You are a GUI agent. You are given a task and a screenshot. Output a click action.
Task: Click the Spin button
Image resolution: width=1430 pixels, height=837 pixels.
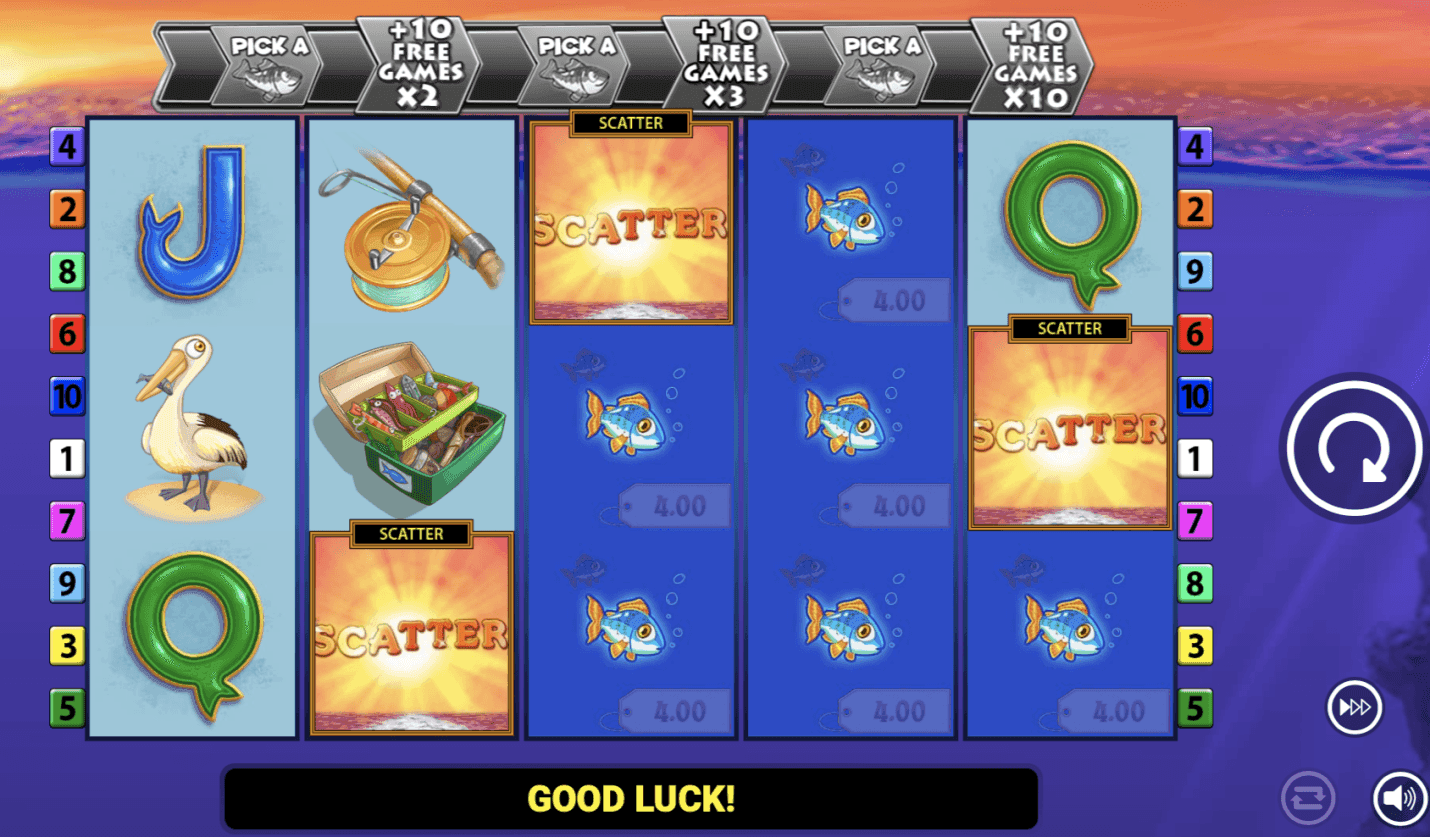[x=1352, y=448]
